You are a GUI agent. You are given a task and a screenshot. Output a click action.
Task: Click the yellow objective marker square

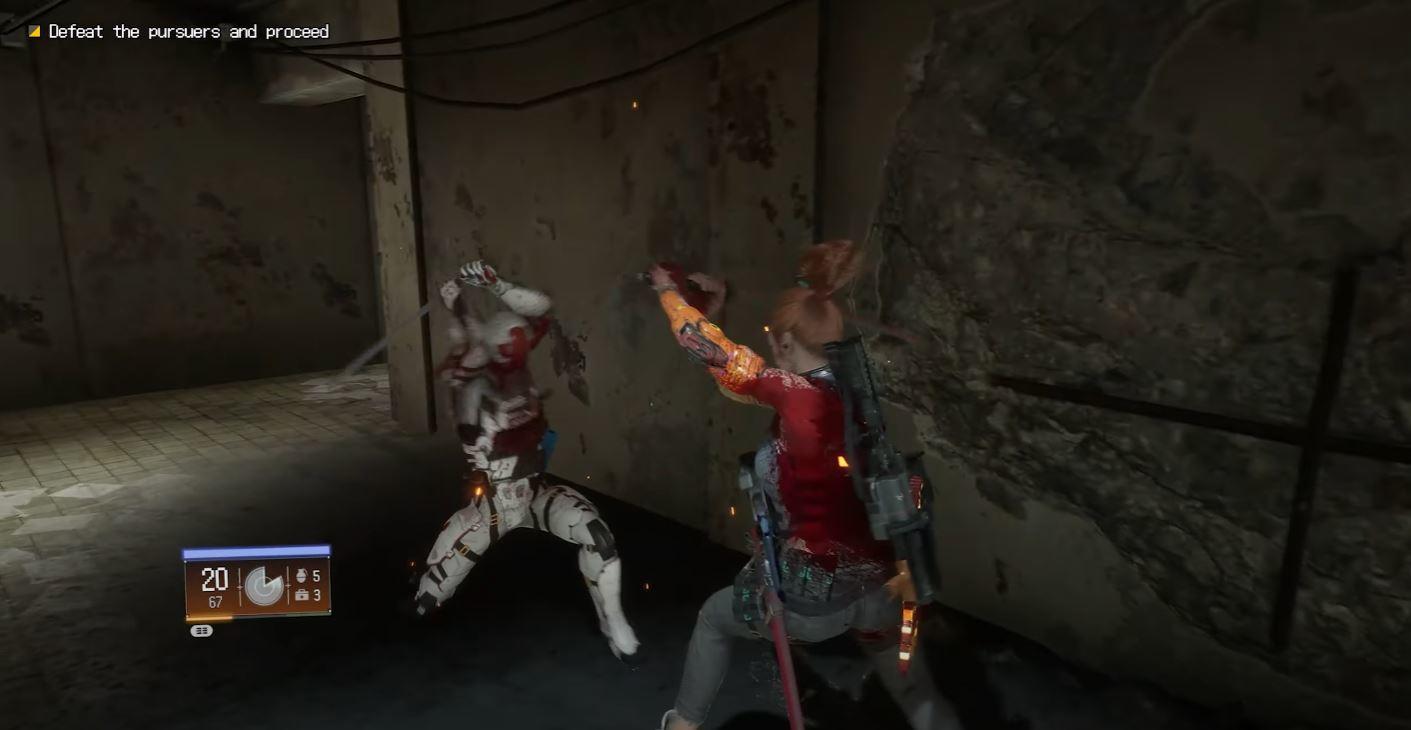point(34,30)
